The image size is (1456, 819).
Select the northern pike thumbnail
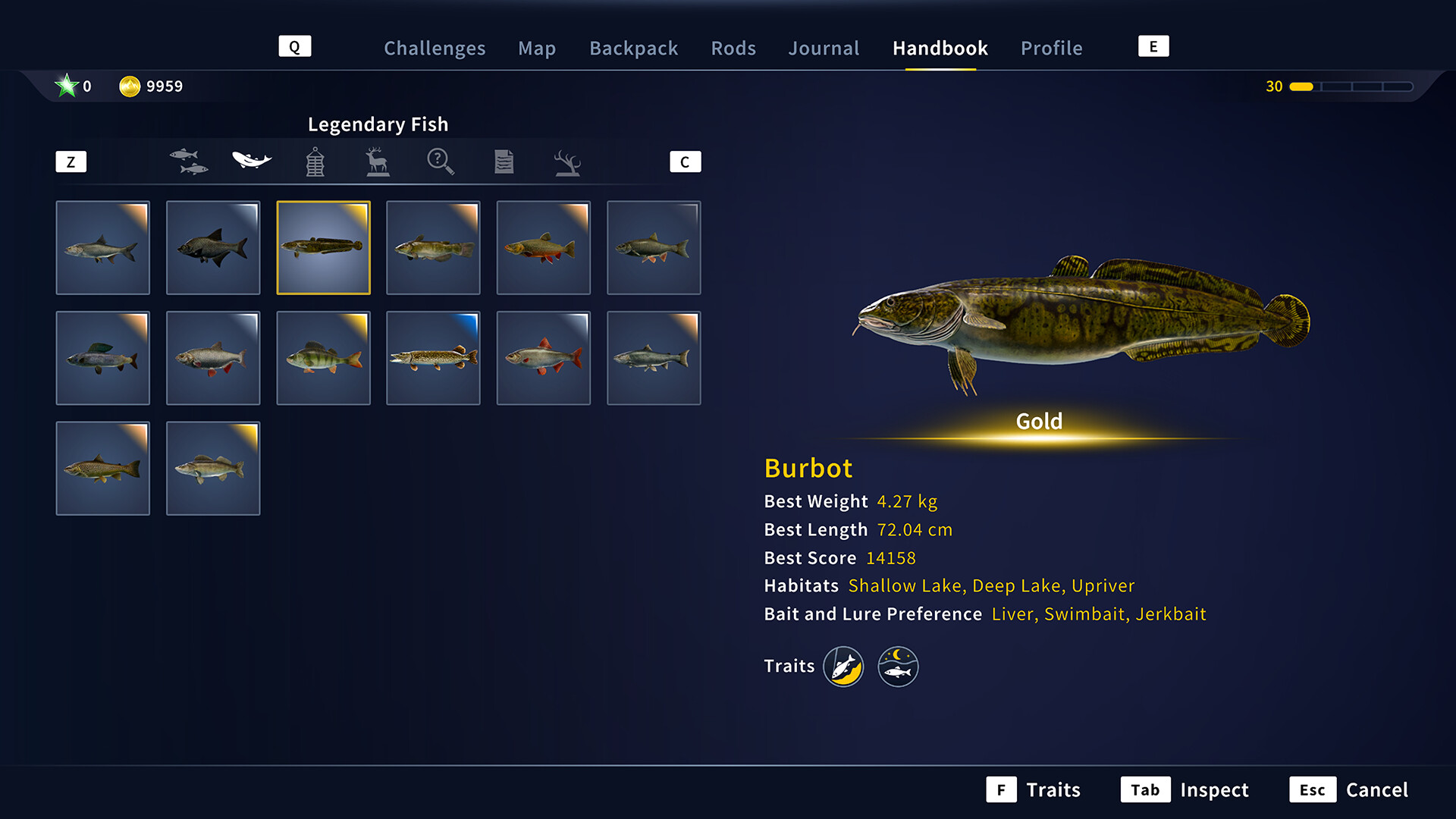[x=433, y=358]
